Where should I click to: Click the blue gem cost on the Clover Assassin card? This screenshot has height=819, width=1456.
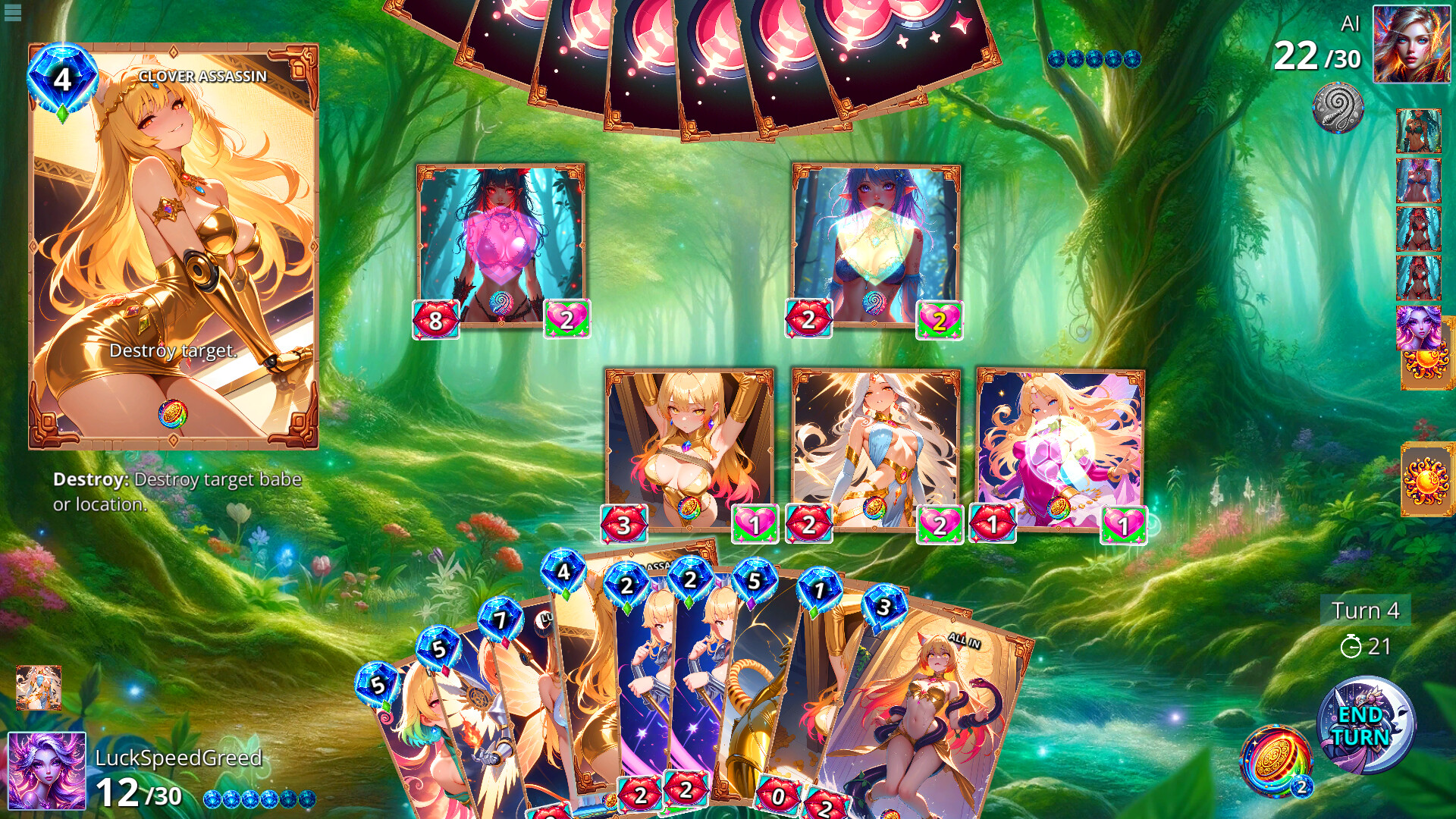(x=63, y=76)
